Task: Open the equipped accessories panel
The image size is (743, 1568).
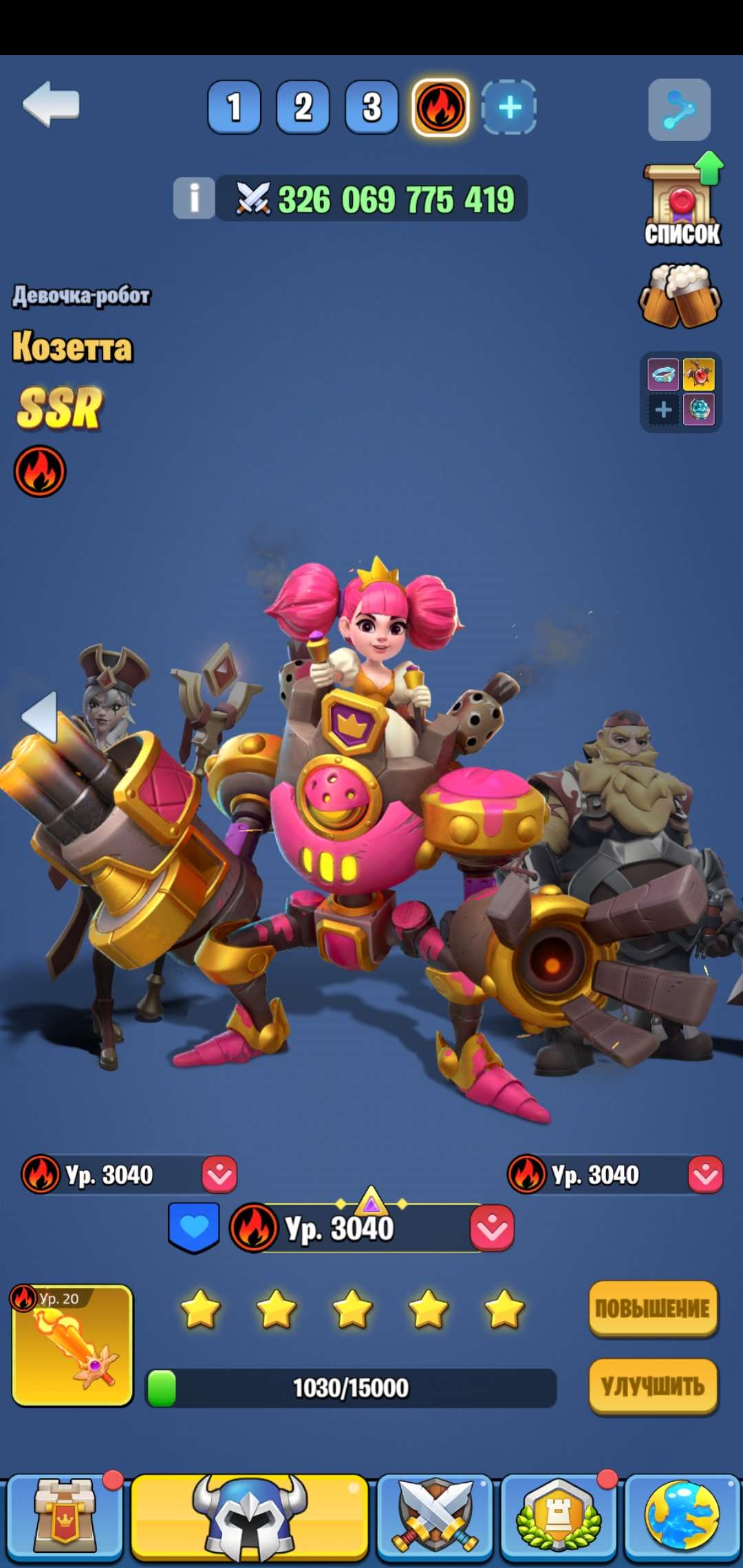Action: (x=680, y=392)
